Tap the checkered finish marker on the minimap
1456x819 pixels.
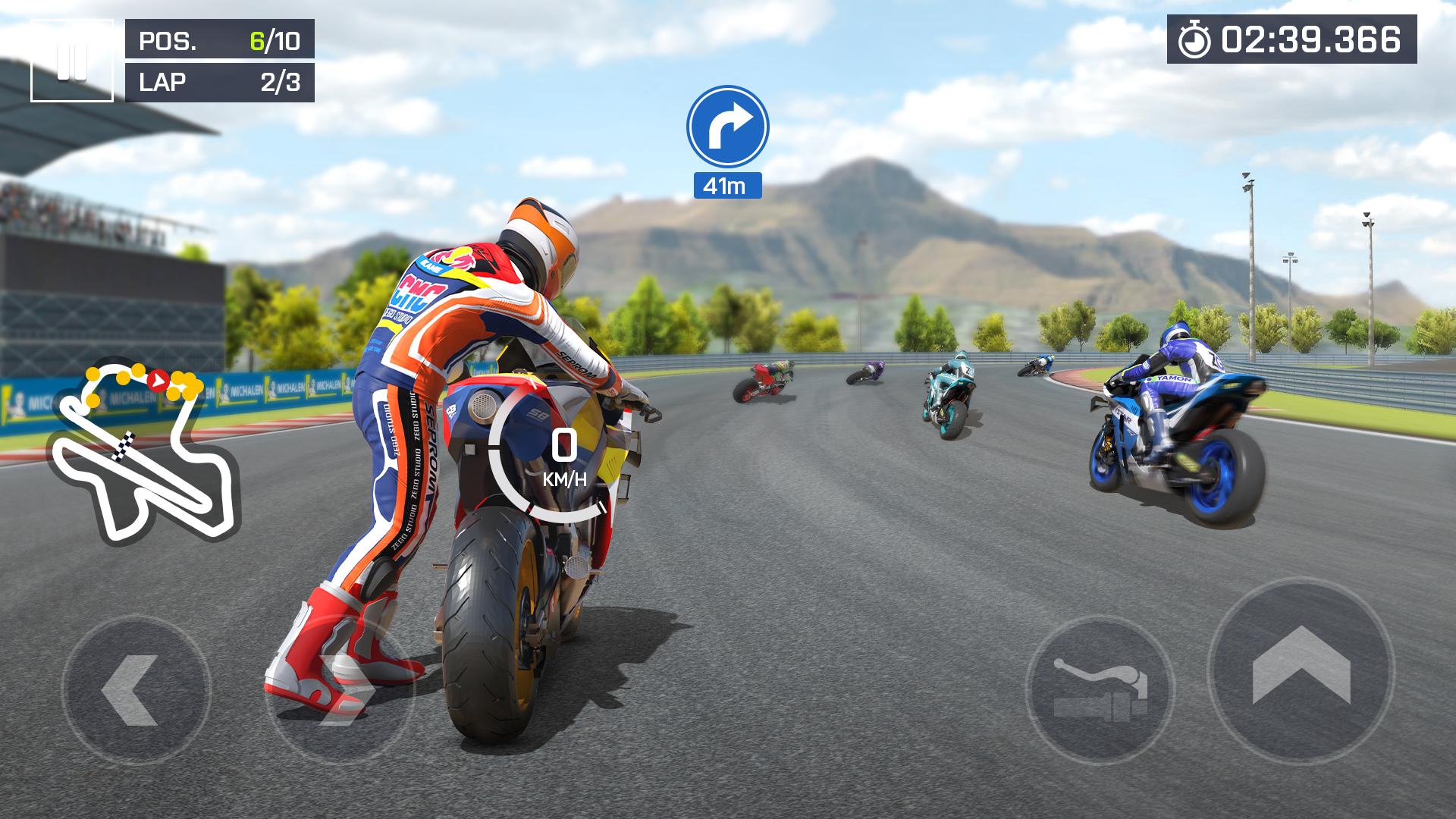pos(124,445)
